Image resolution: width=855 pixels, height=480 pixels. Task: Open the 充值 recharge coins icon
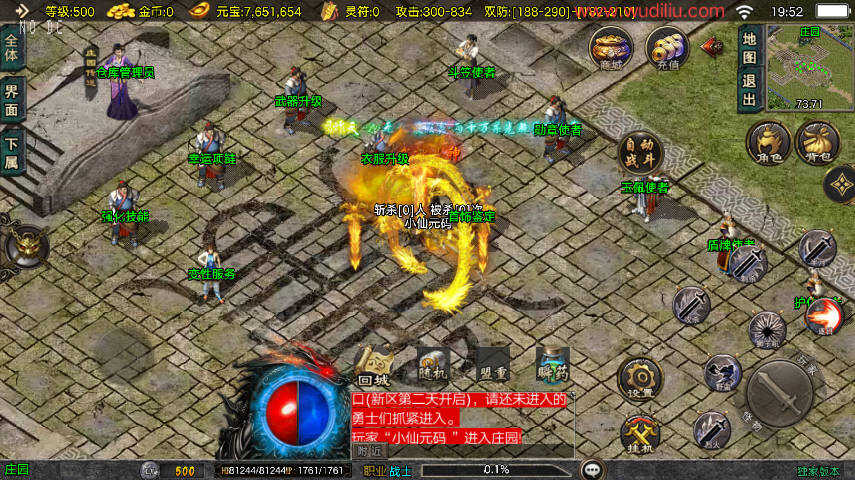[x=666, y=46]
